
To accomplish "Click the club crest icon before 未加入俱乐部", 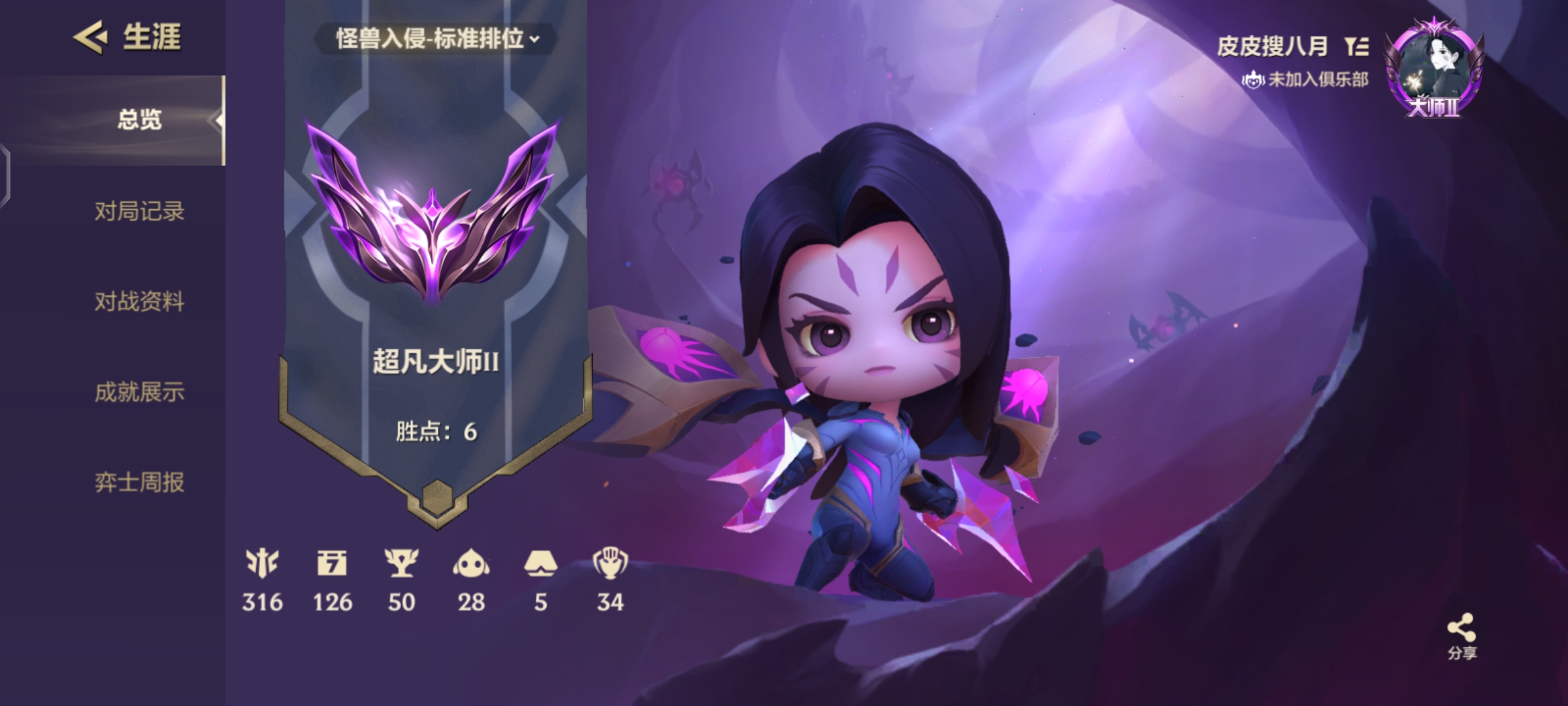I will click(1254, 80).
